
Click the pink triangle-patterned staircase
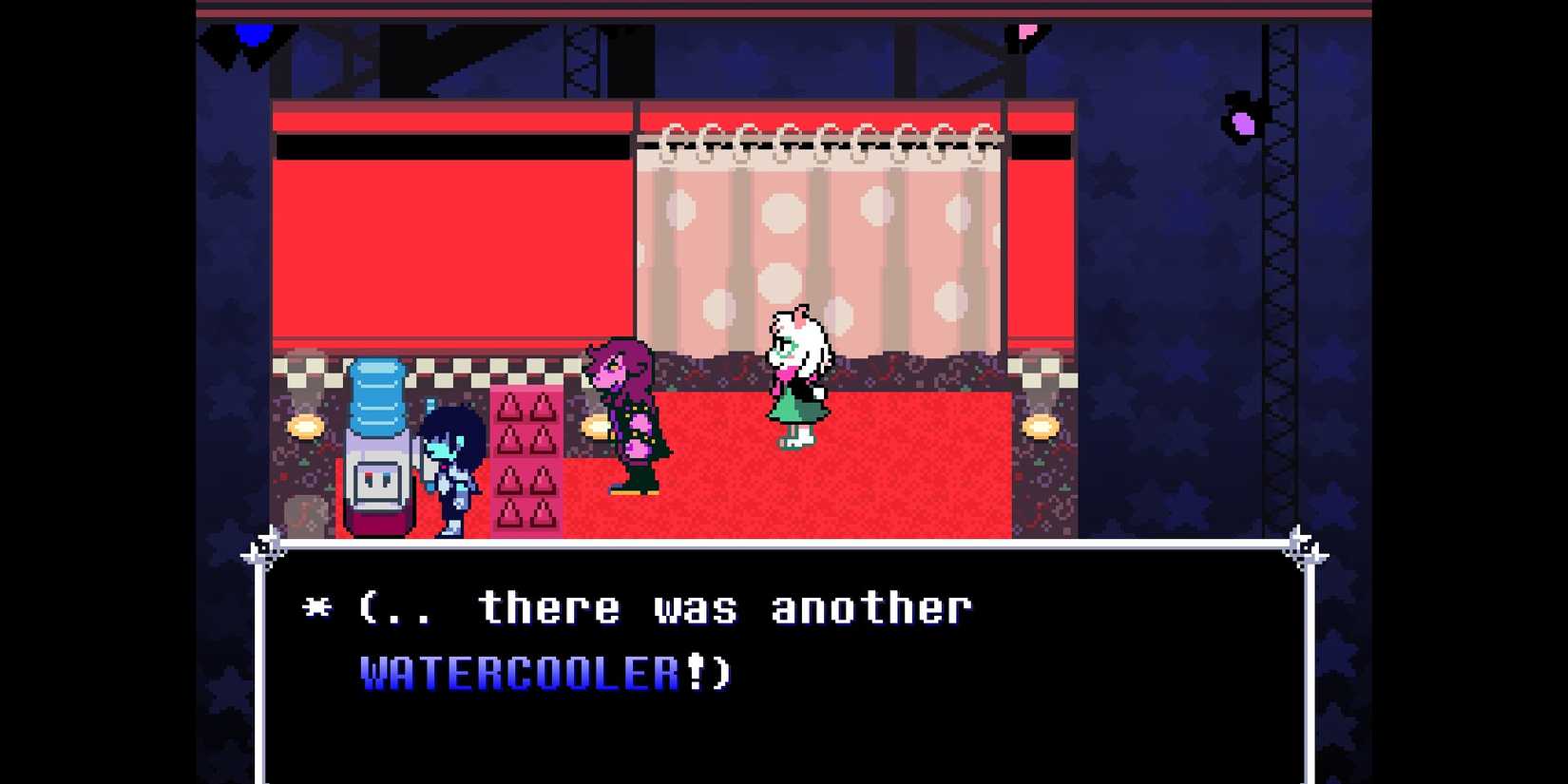525,456
